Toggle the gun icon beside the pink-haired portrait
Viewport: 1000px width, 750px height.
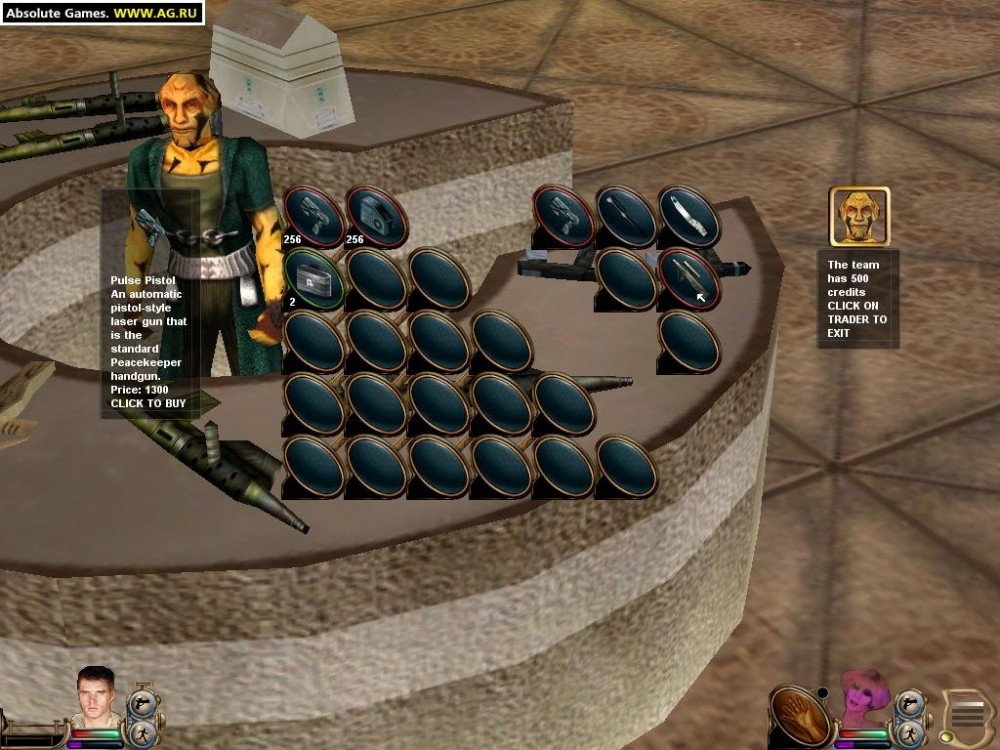click(909, 703)
